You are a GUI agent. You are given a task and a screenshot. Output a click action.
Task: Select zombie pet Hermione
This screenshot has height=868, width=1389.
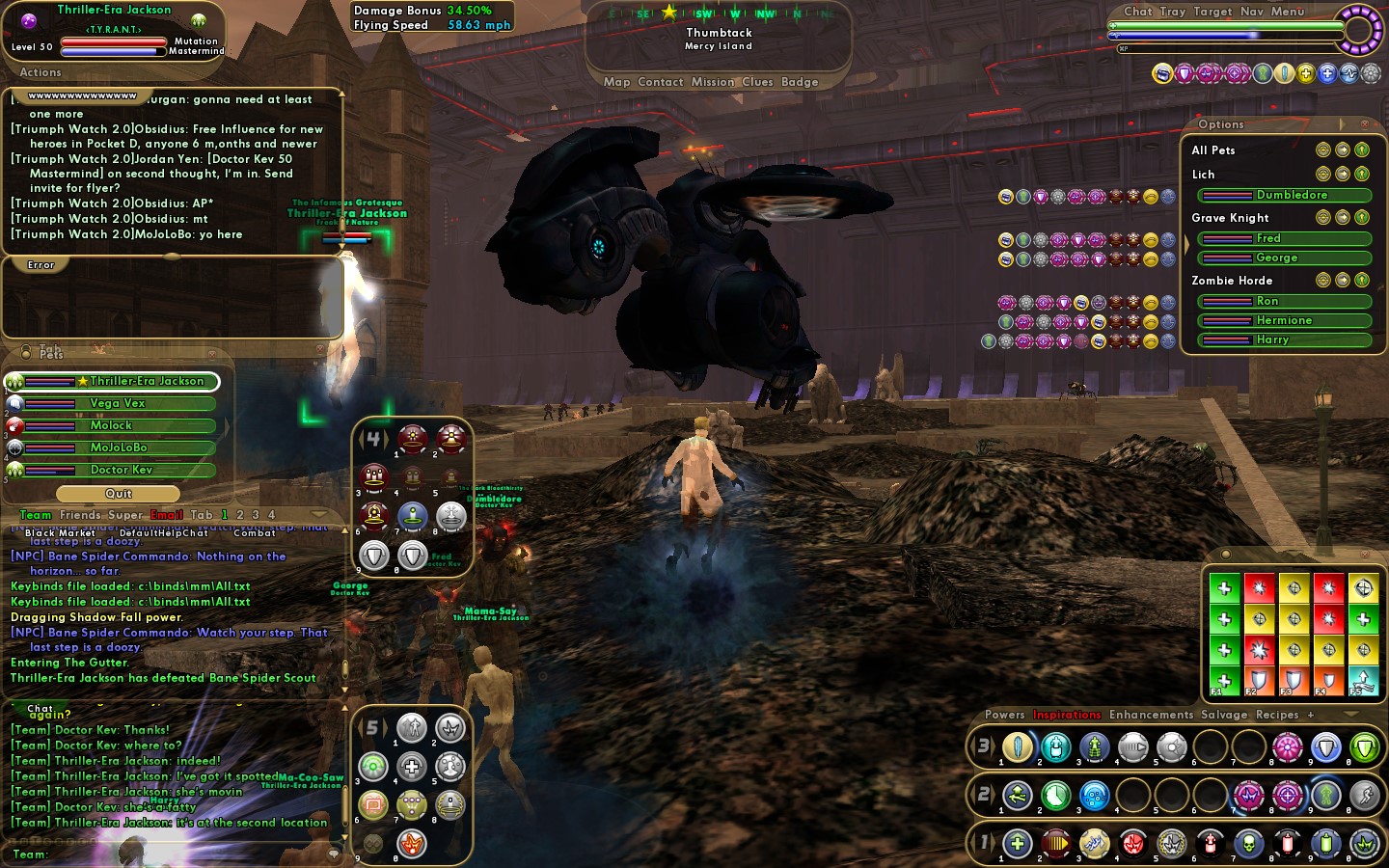tap(1284, 320)
